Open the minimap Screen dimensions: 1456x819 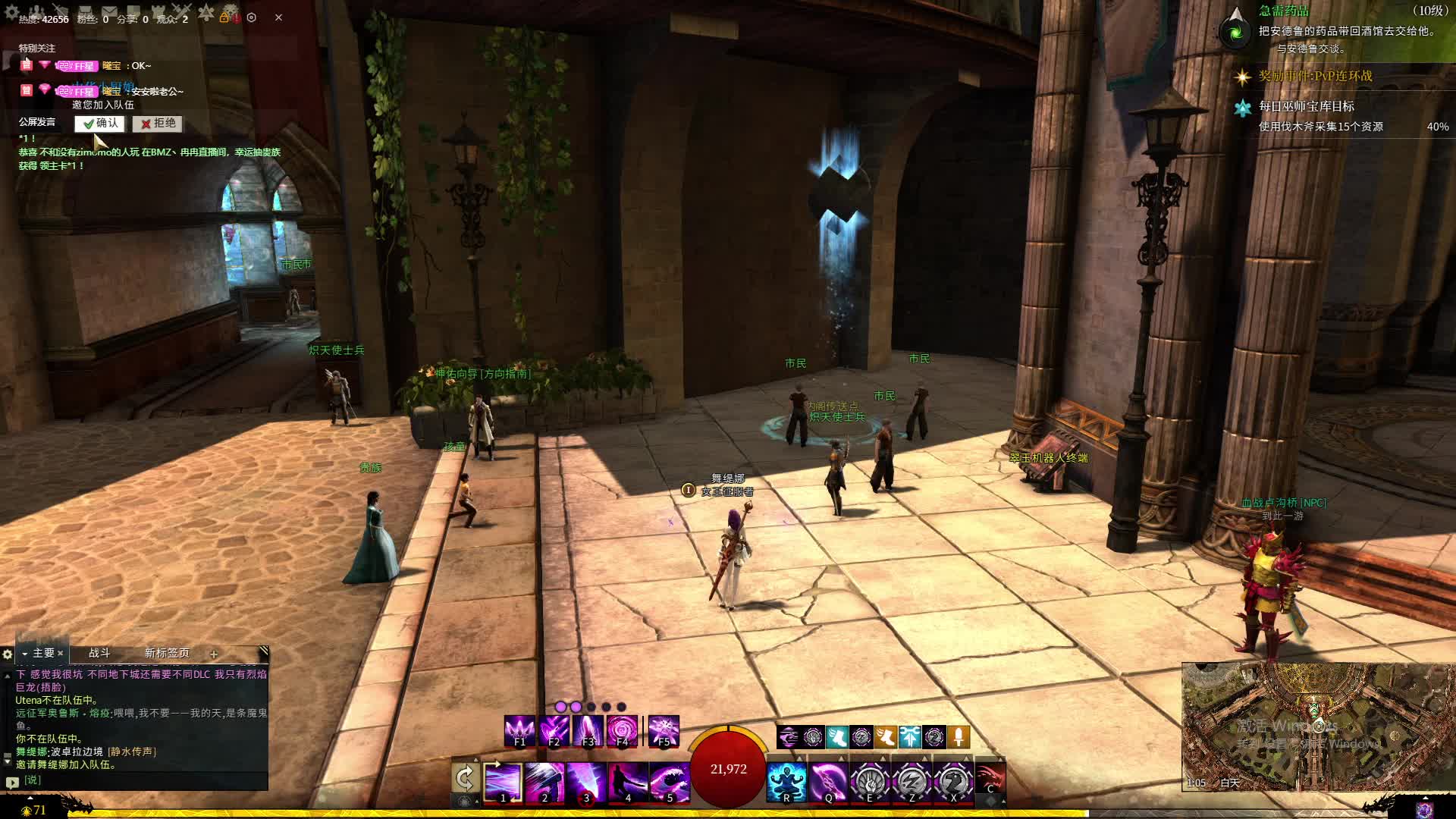[x=1318, y=726]
